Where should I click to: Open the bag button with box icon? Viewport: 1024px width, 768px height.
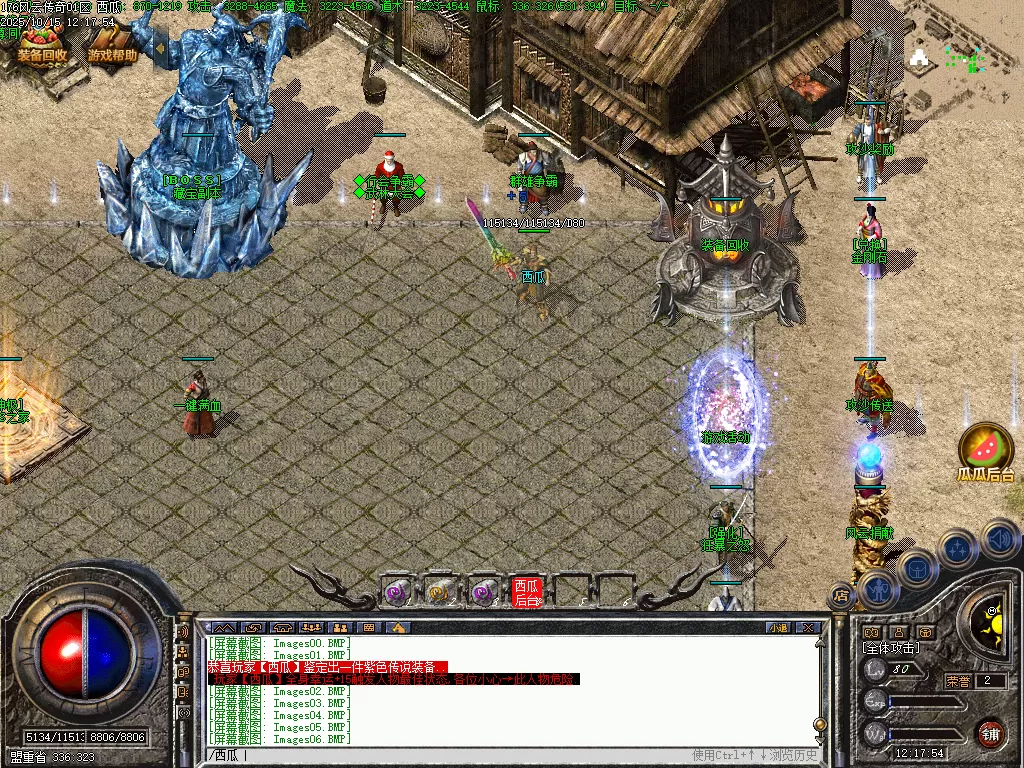(x=916, y=569)
